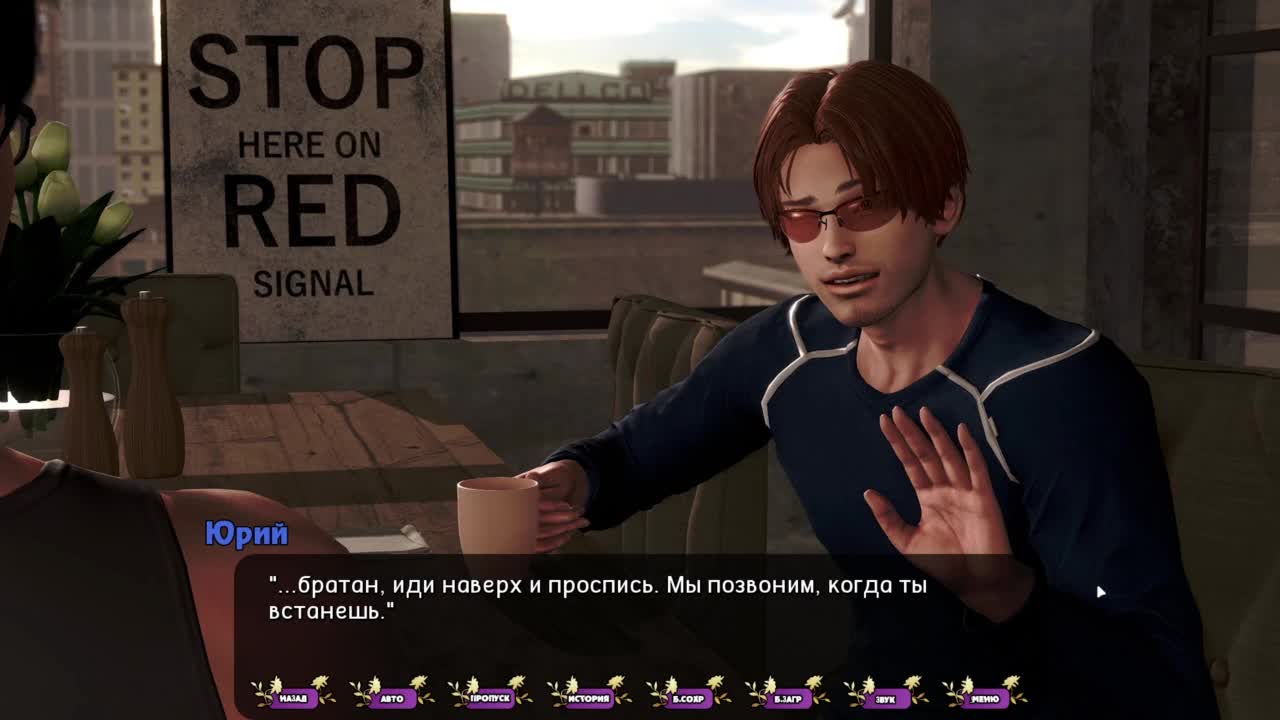
Task: Go back with the Назад button
Action: coord(293,698)
